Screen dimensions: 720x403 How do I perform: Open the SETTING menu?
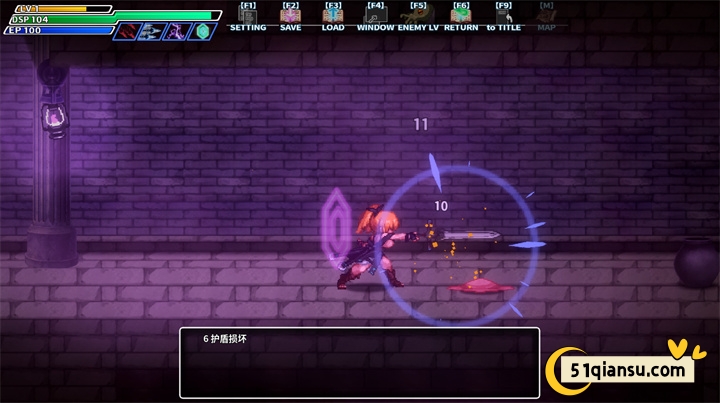tap(248, 17)
